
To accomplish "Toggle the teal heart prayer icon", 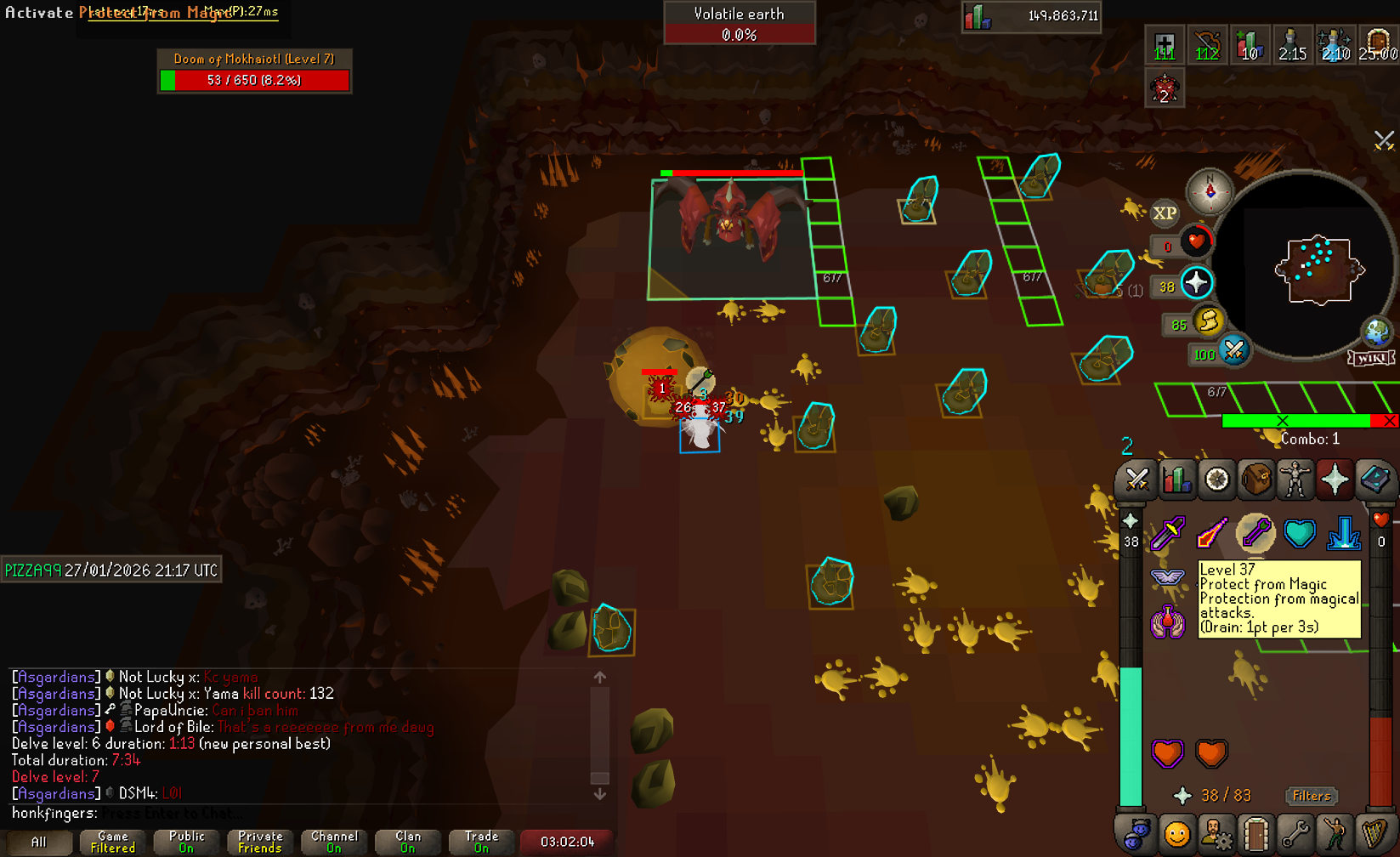I will coord(1299,533).
